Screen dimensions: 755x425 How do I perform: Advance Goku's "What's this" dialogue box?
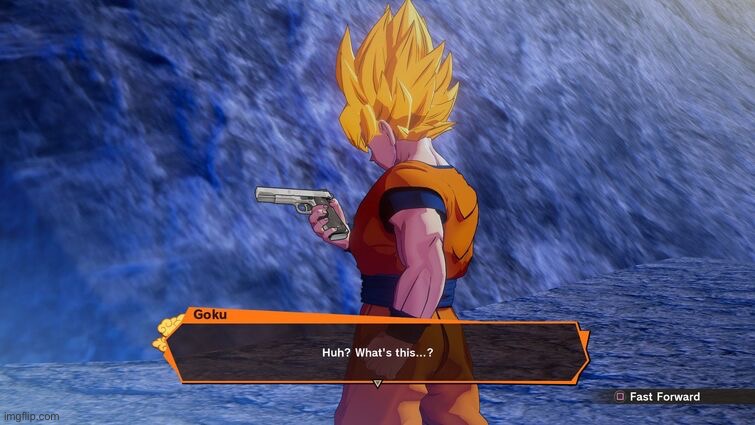(x=377, y=352)
